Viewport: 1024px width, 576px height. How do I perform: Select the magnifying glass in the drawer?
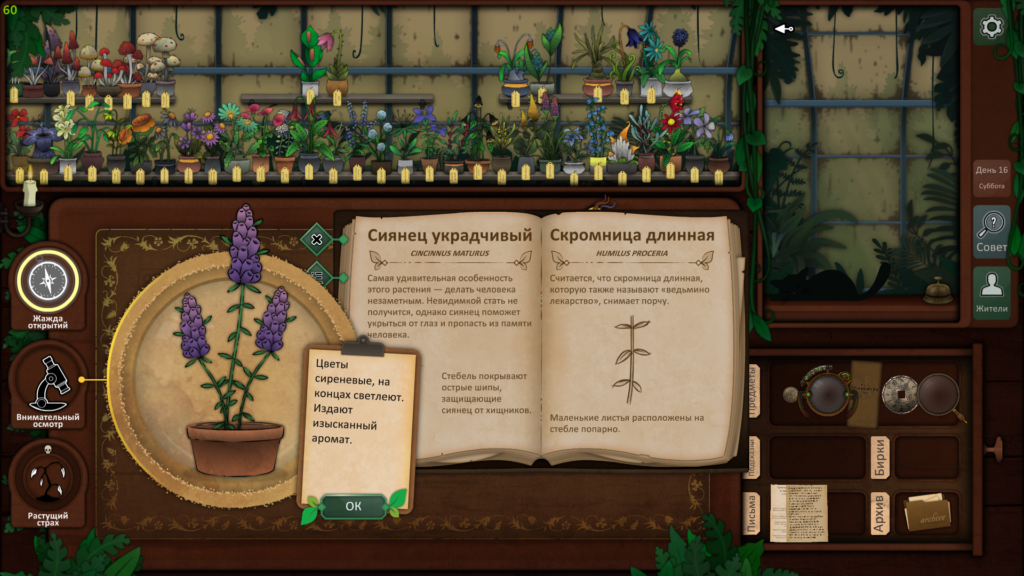click(x=940, y=395)
